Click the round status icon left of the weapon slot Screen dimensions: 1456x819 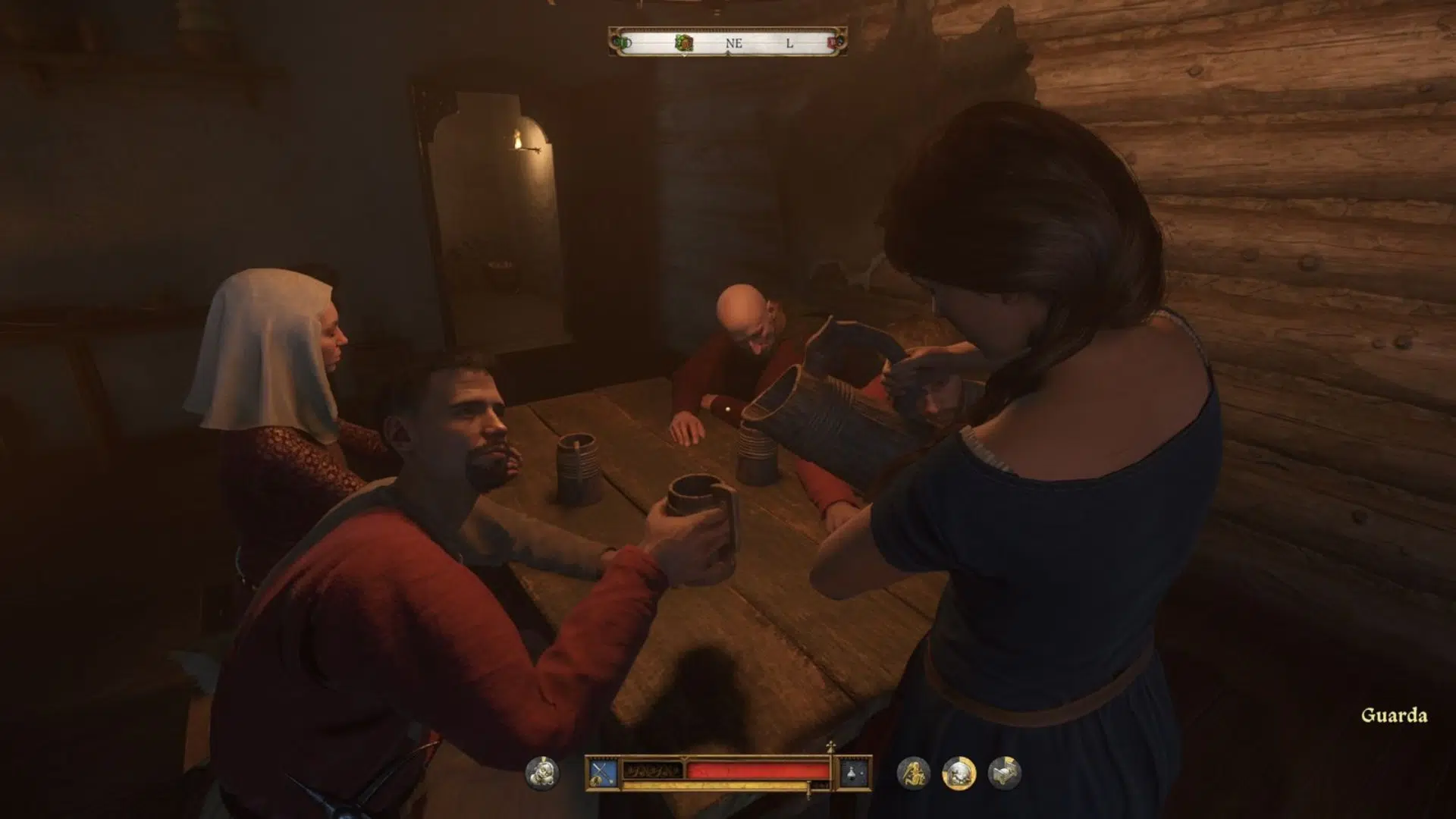click(x=541, y=773)
